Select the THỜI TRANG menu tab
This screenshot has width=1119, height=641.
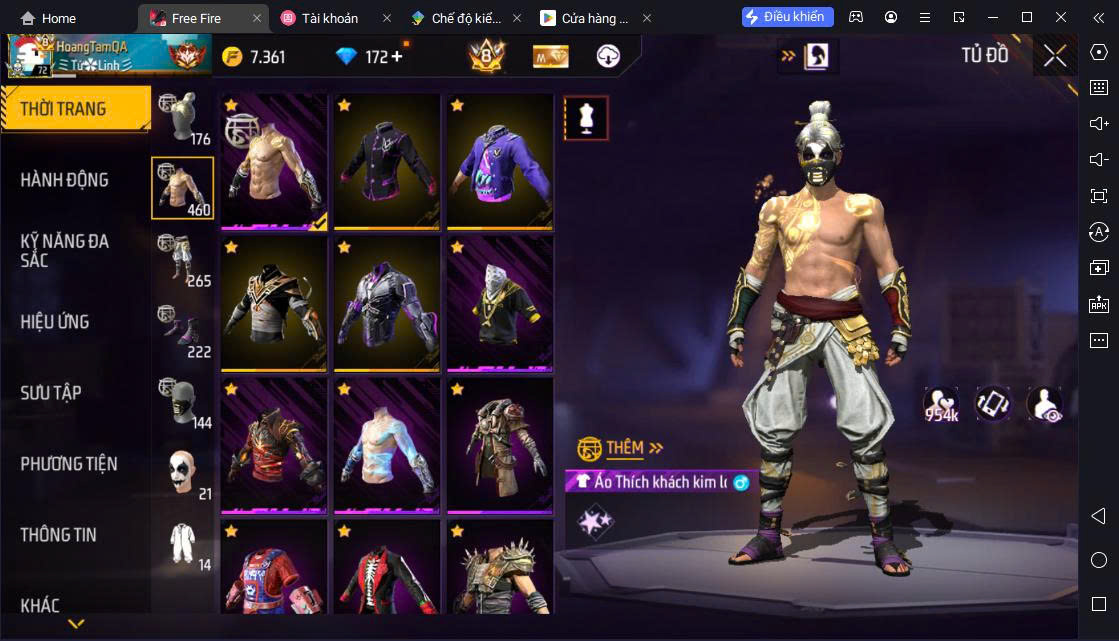(75, 109)
